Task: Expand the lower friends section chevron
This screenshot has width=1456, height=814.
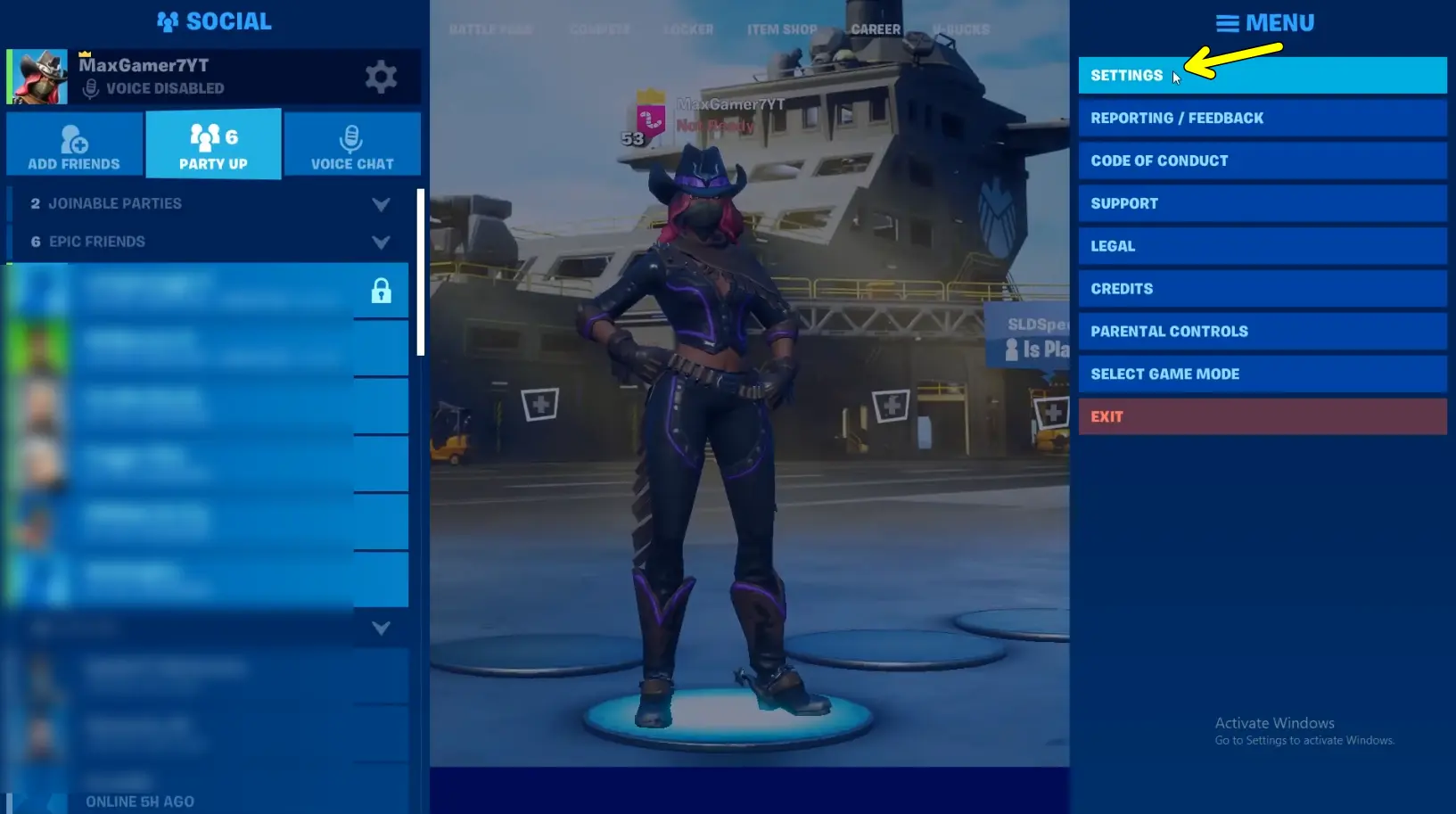Action: pos(382,628)
